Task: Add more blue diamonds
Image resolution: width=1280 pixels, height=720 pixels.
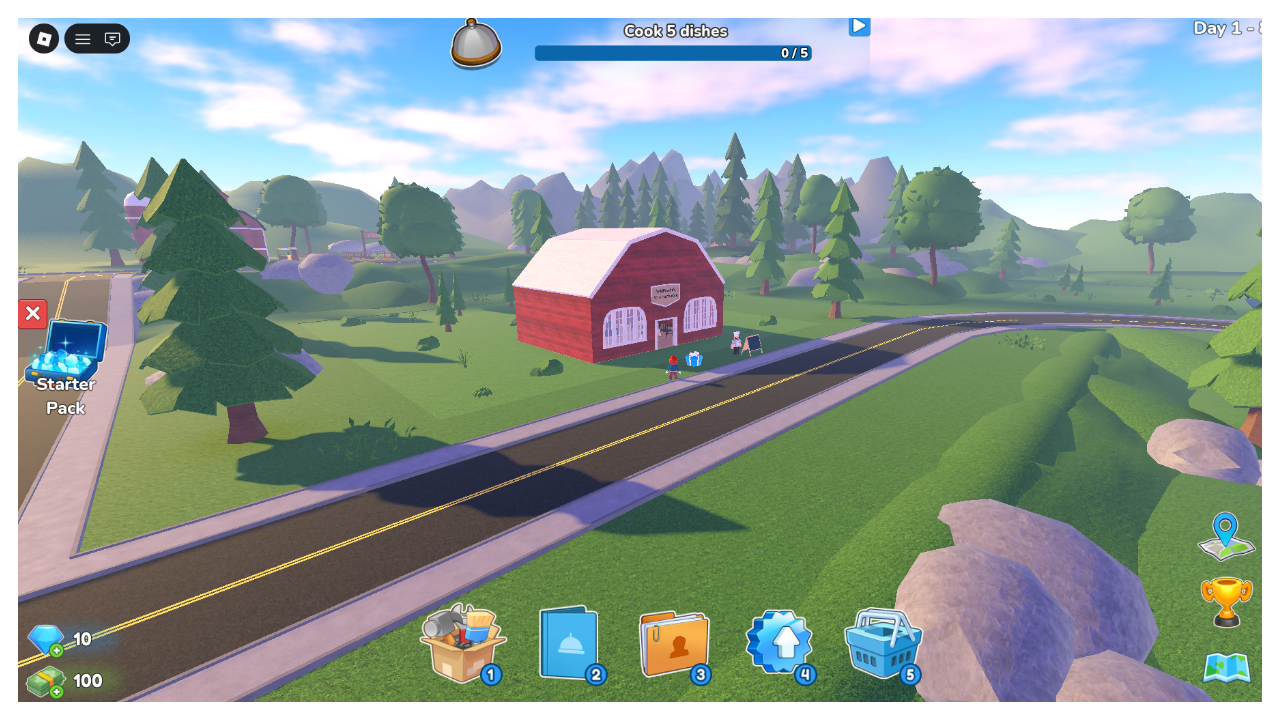Action: (x=55, y=651)
